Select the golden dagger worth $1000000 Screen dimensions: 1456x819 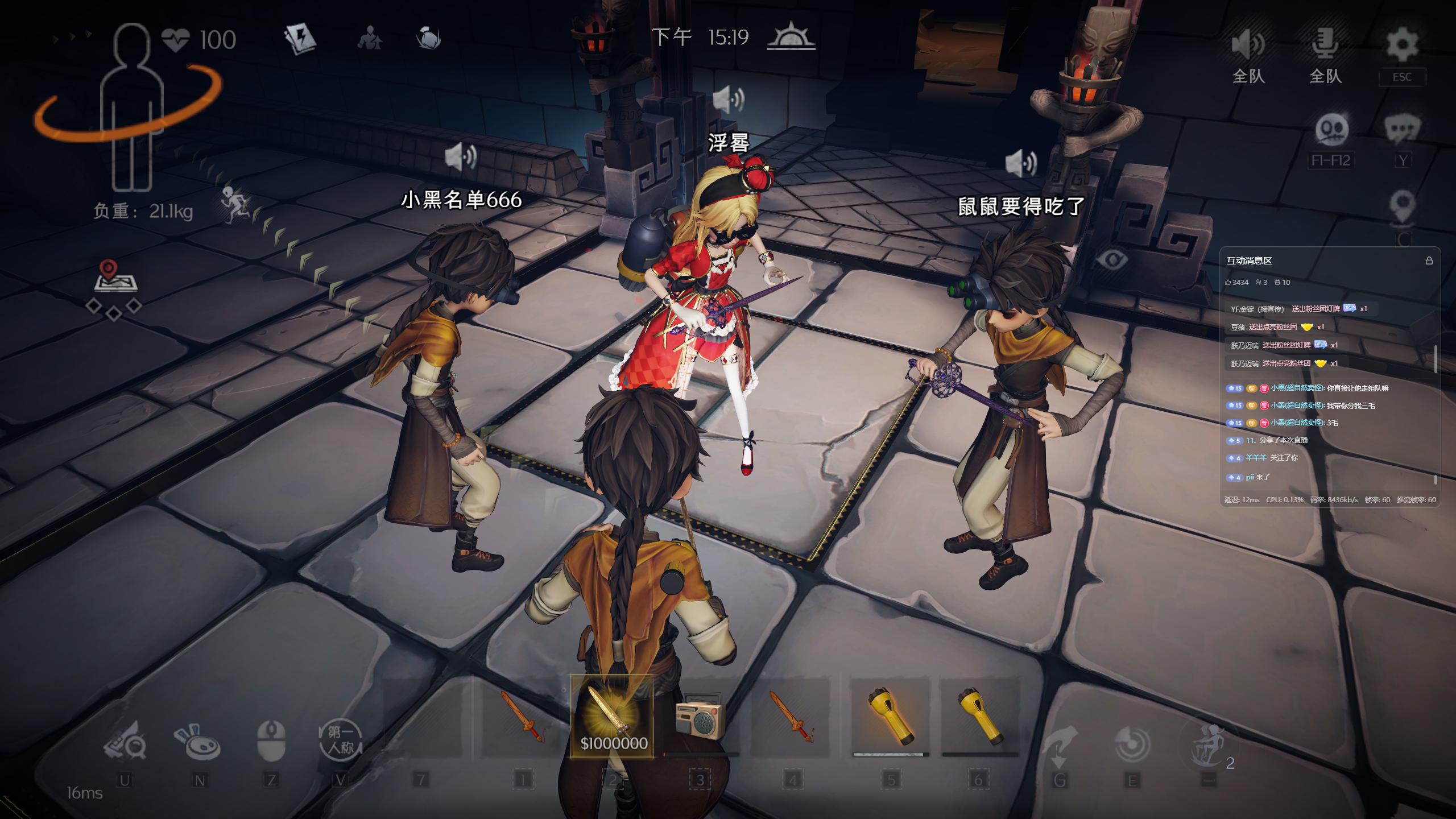coord(612,717)
